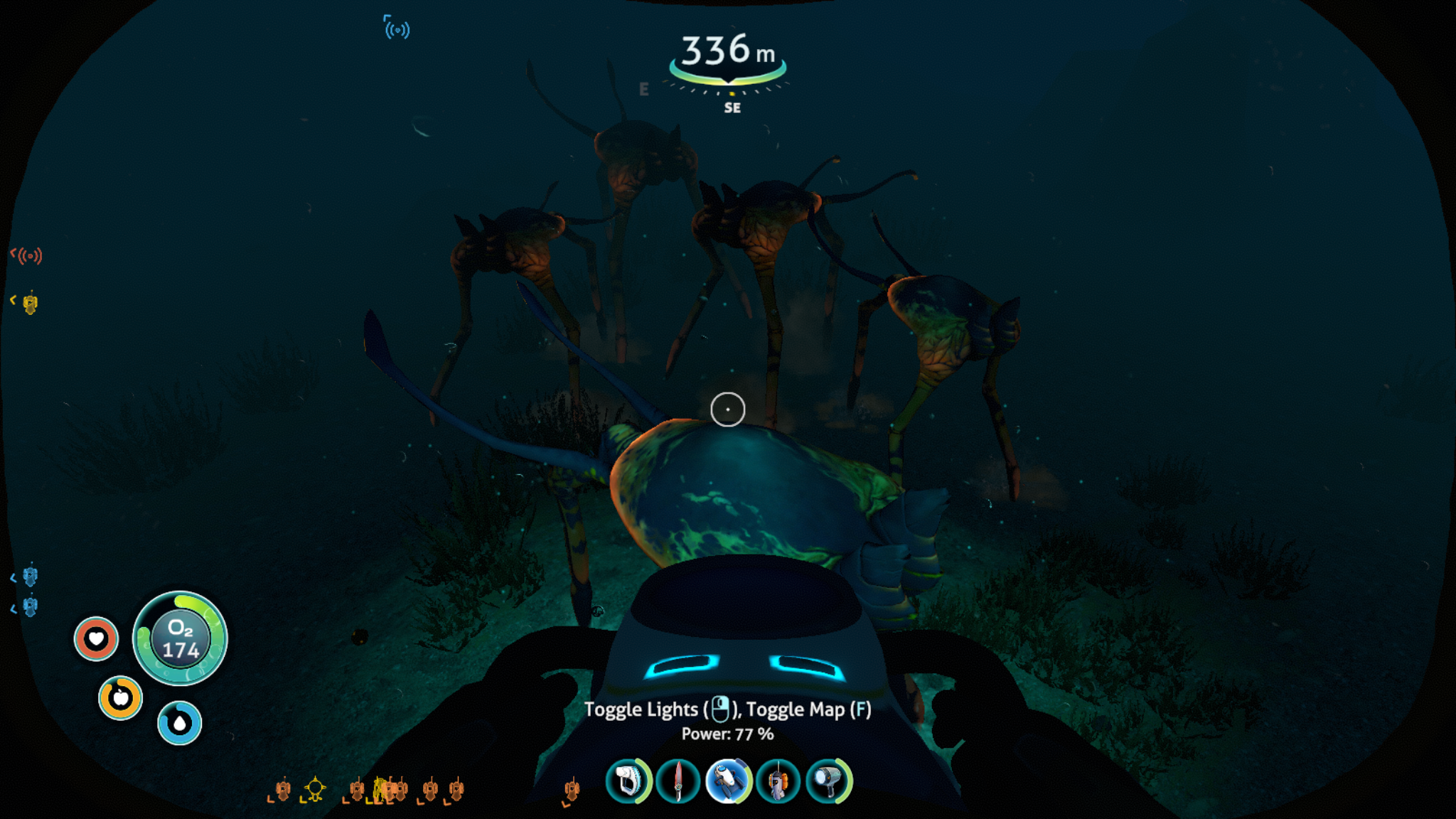The image size is (1456, 819).
Task: Click the yellow round vehicle ping marker
Action: 315,788
